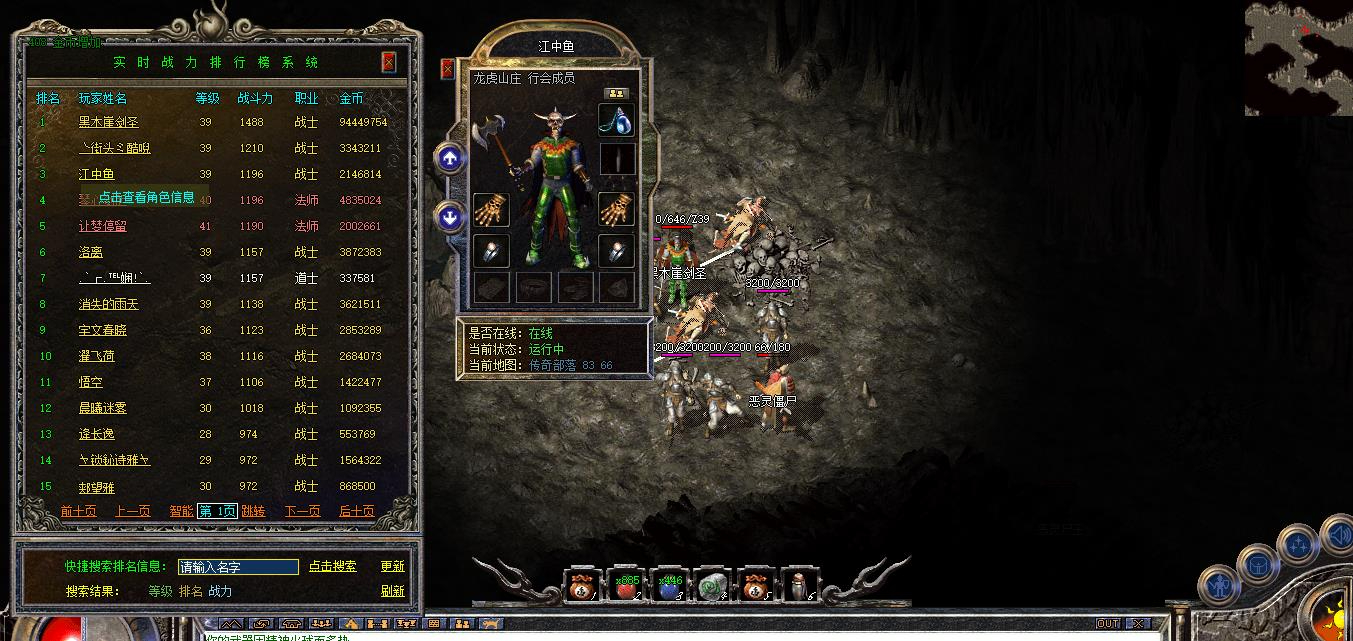Click 点击搜索 to search rankings
This screenshot has height=641, width=1353.
click(x=332, y=566)
